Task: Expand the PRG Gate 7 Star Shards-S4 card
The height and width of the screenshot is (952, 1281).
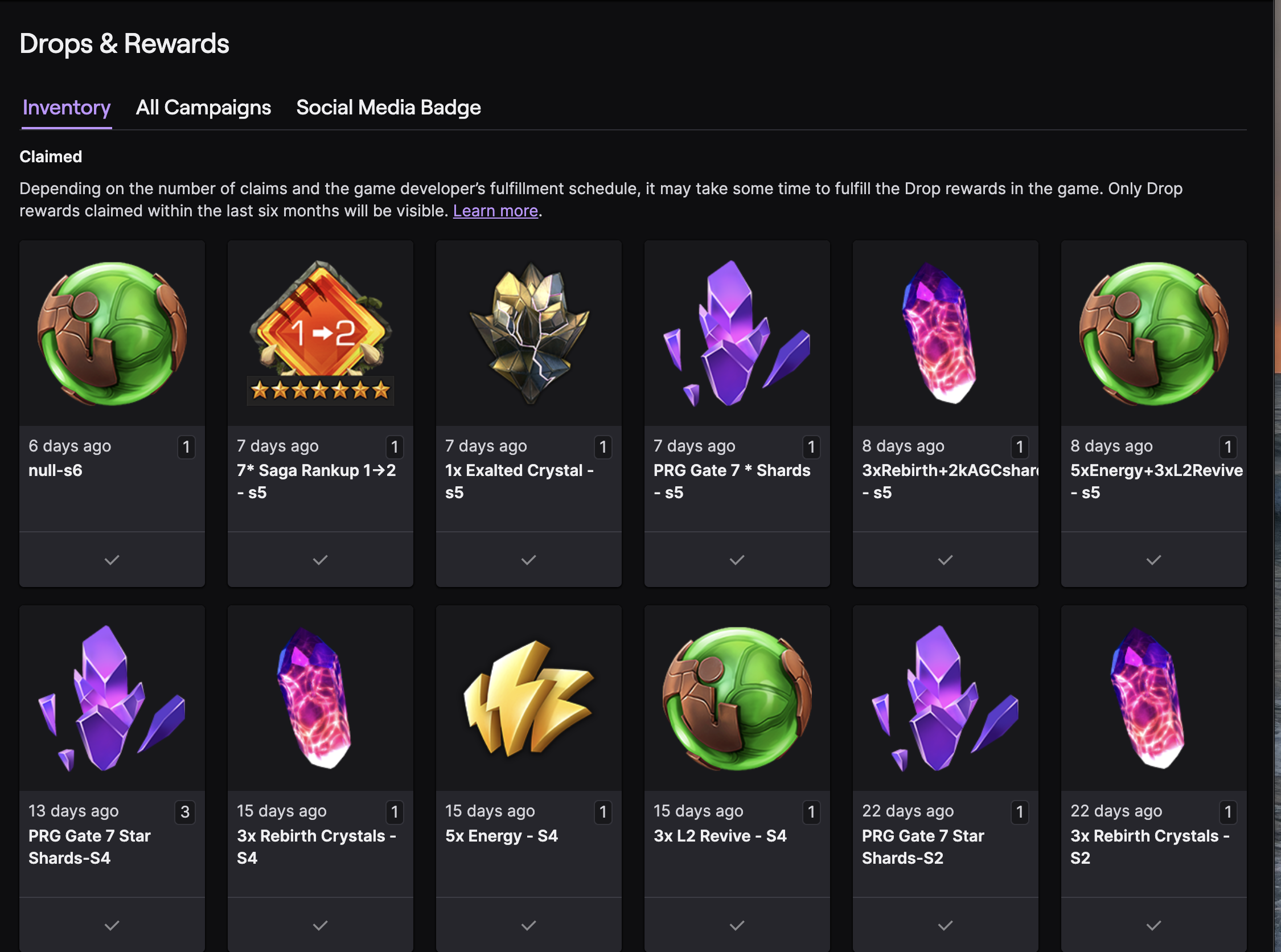Action: [x=111, y=925]
